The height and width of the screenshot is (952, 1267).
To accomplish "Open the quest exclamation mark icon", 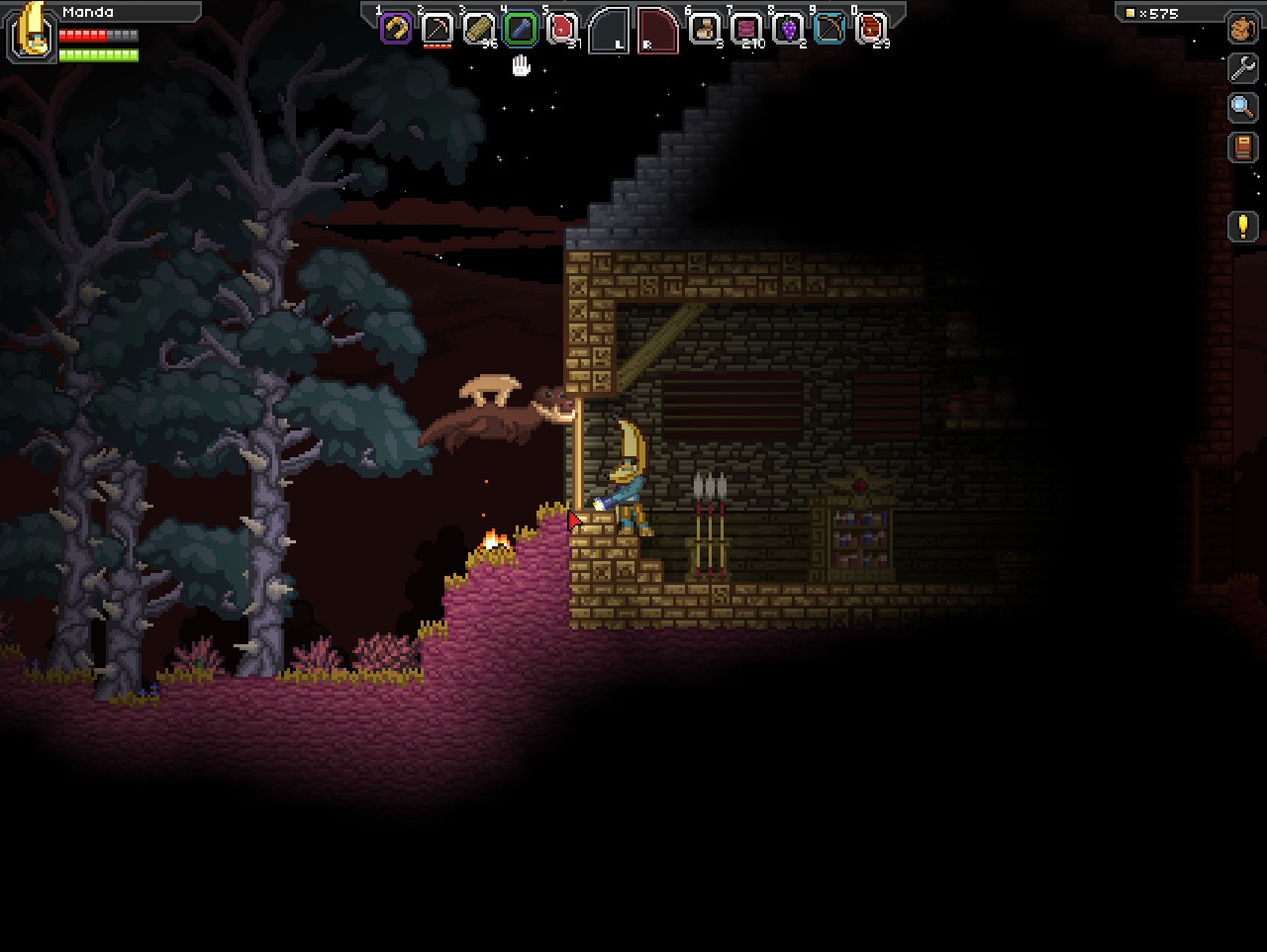I will coord(1241,228).
